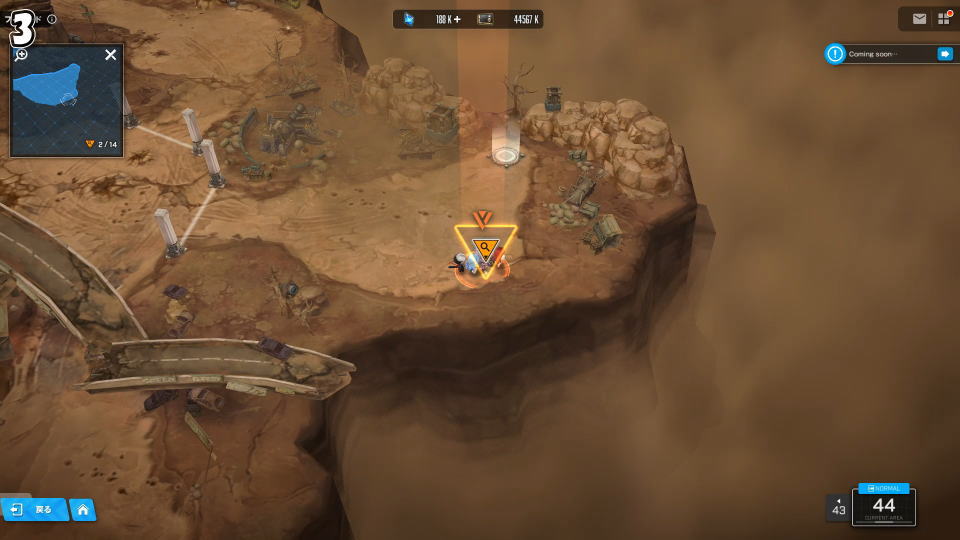Add more crystals with the plus button
960x540 pixels.
(457, 19)
